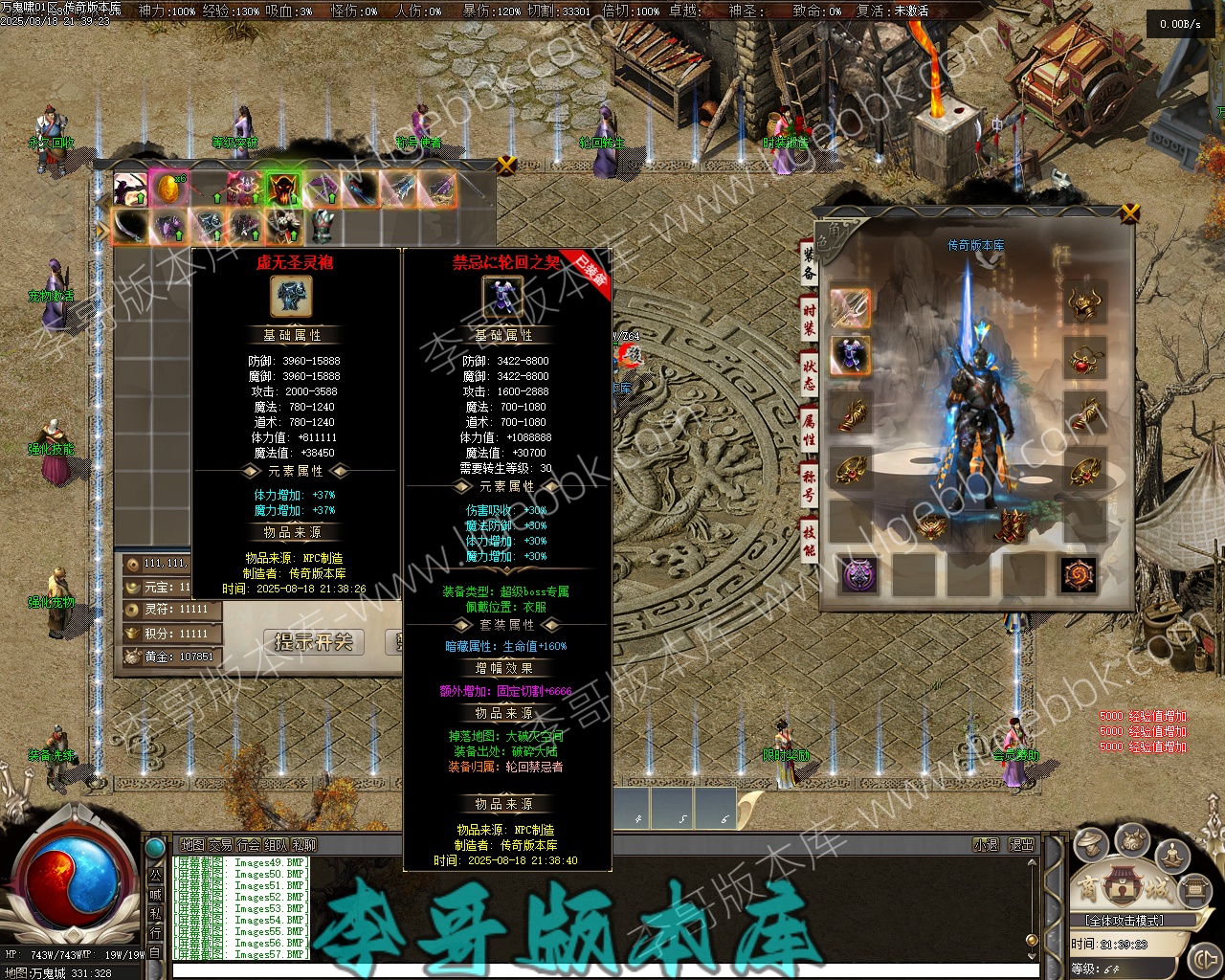Viewport: 1225px width, 980px height.
Task: Select the green spiked chest armor item
Action: tap(323, 227)
